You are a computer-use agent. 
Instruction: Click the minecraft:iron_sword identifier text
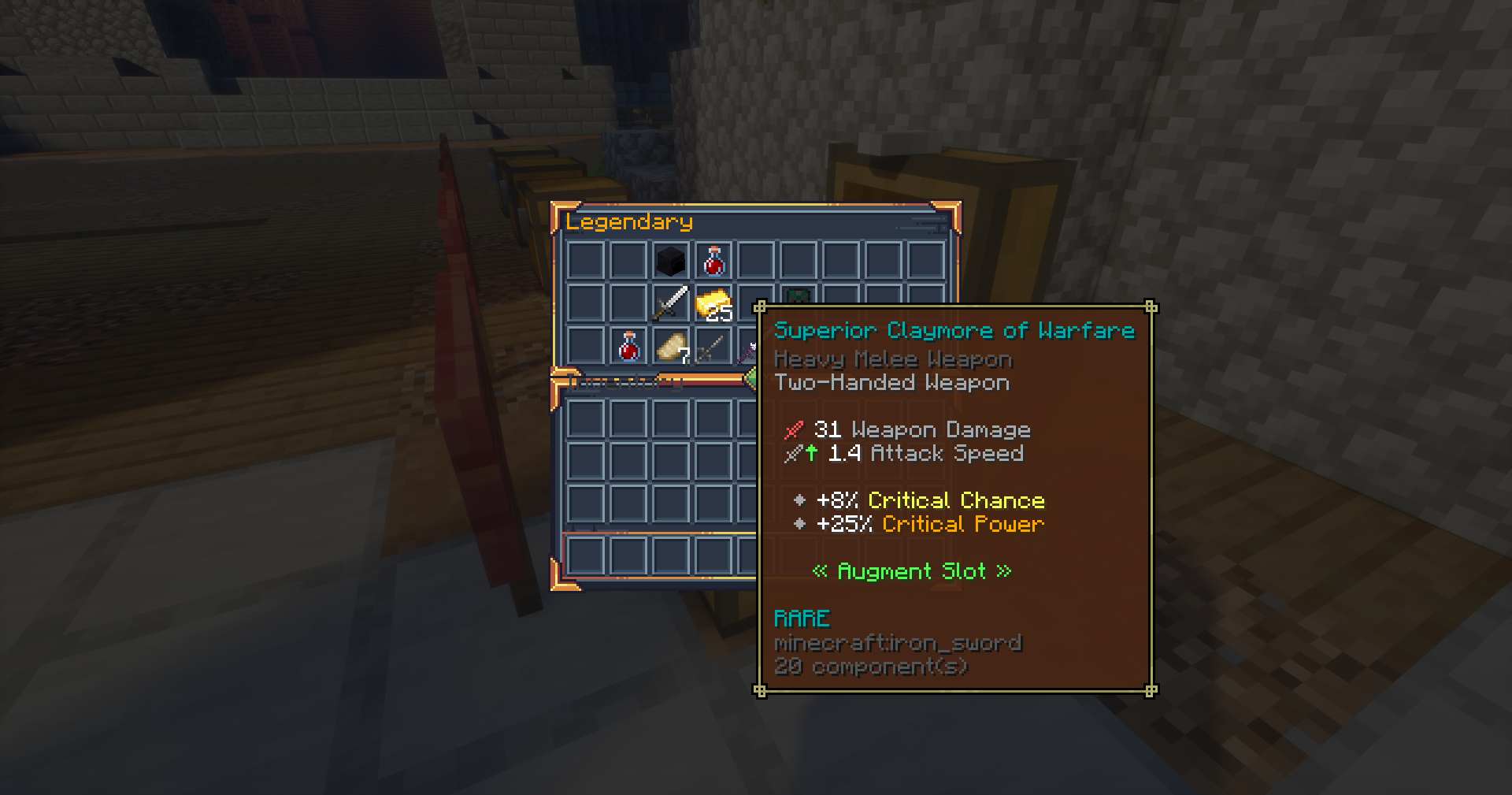coord(897,642)
